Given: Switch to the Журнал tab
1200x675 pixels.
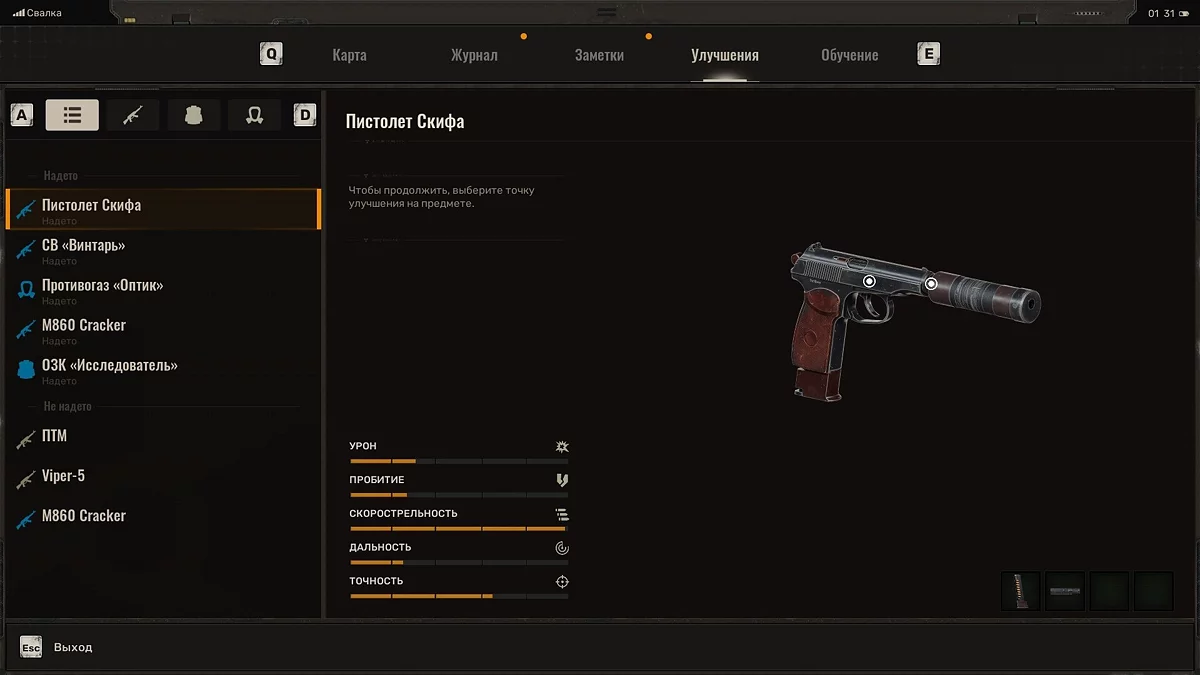Looking at the screenshot, I should [474, 55].
